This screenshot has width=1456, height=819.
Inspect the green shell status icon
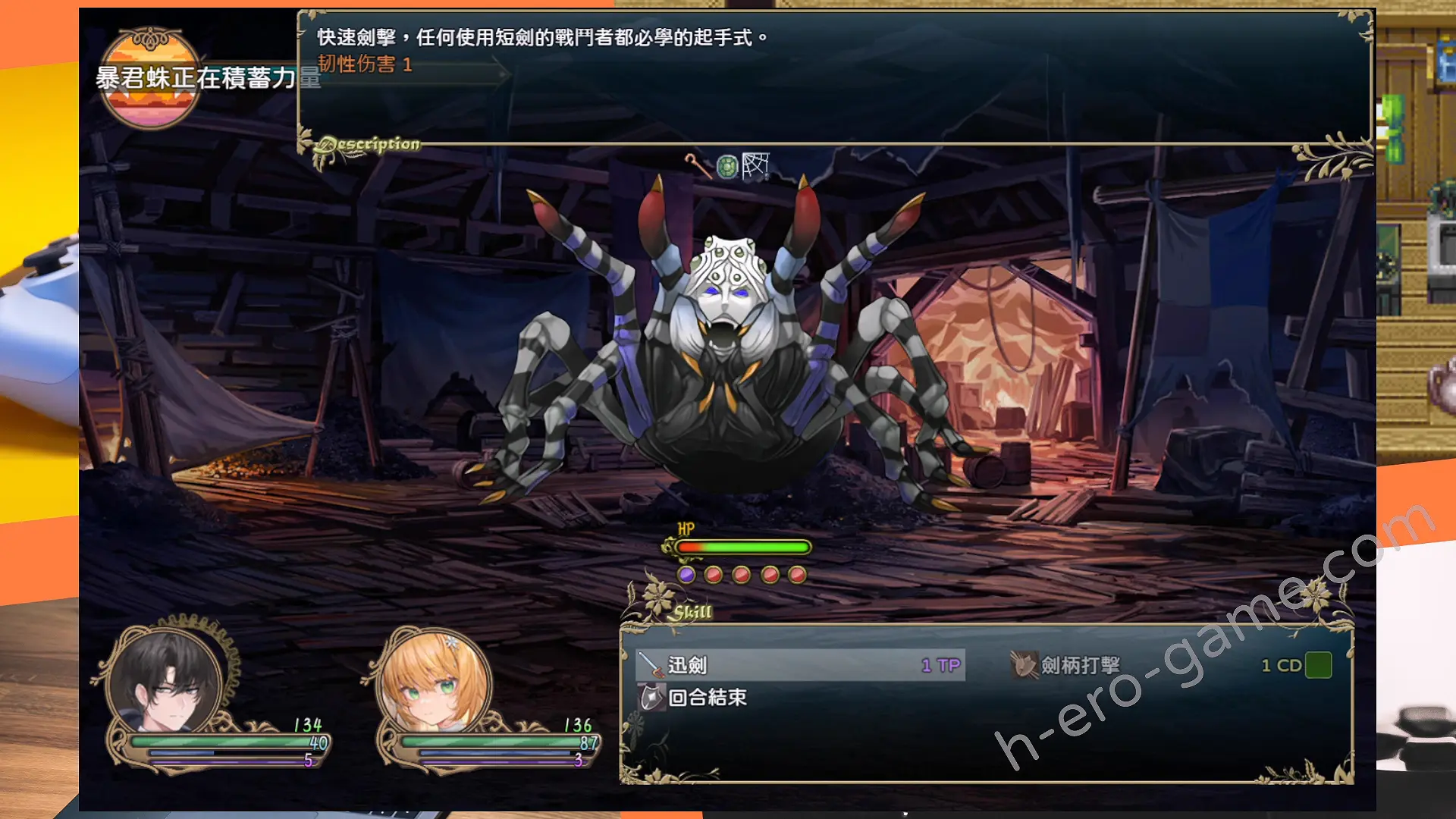pyautogui.click(x=726, y=166)
